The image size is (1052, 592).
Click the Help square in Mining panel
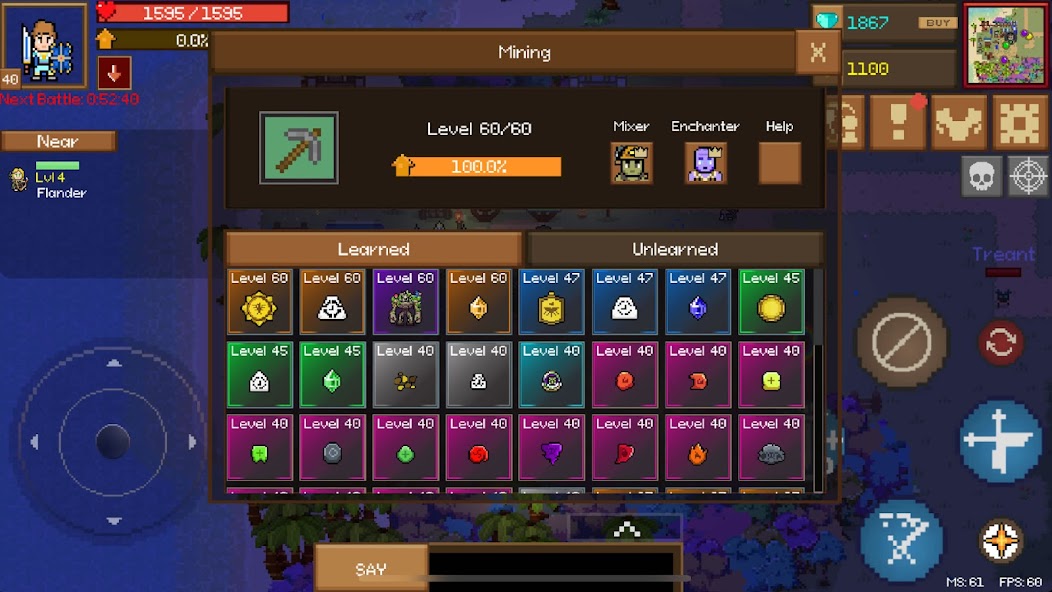(779, 163)
